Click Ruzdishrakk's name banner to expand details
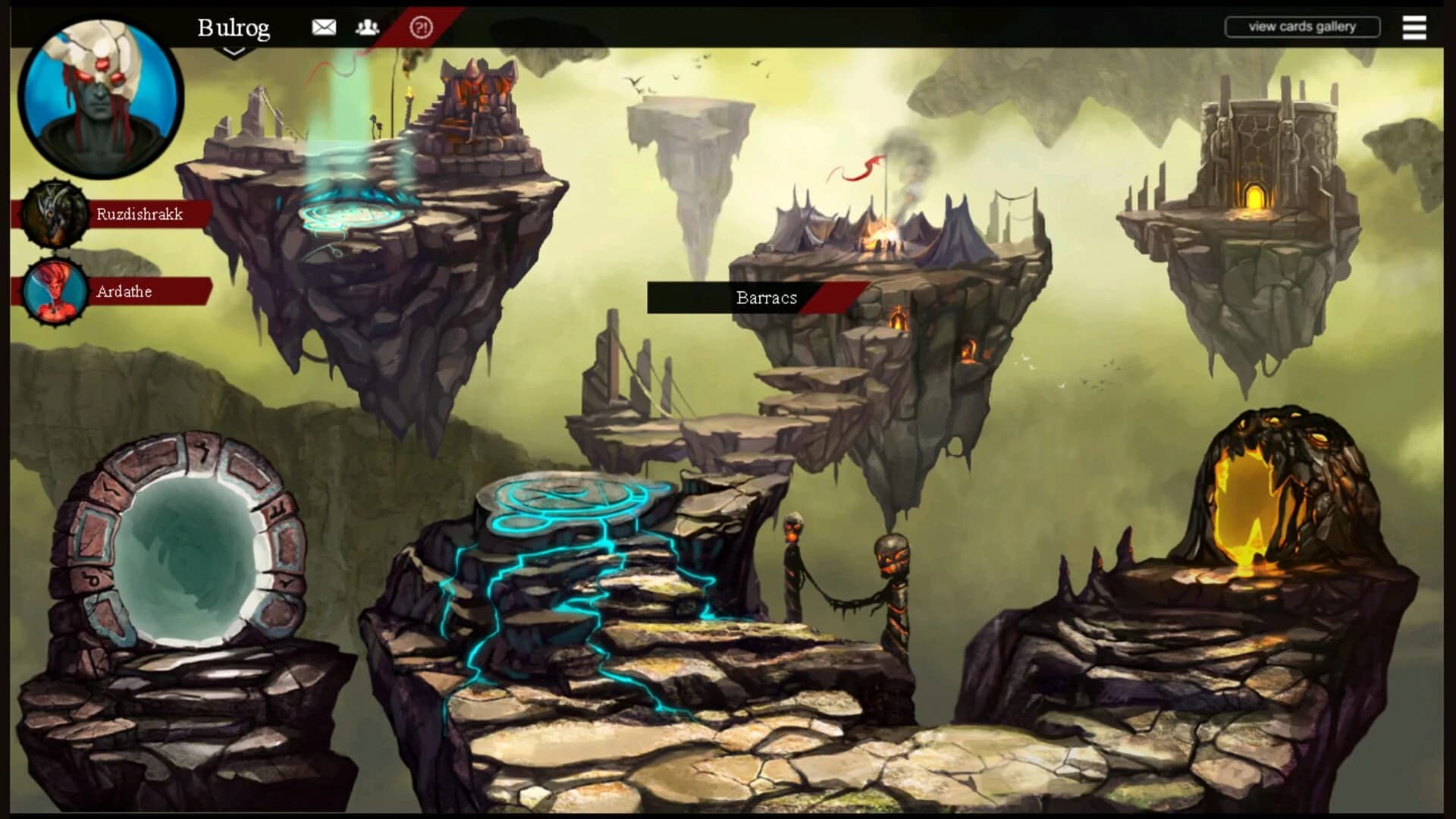The height and width of the screenshot is (819, 1456). [x=140, y=215]
